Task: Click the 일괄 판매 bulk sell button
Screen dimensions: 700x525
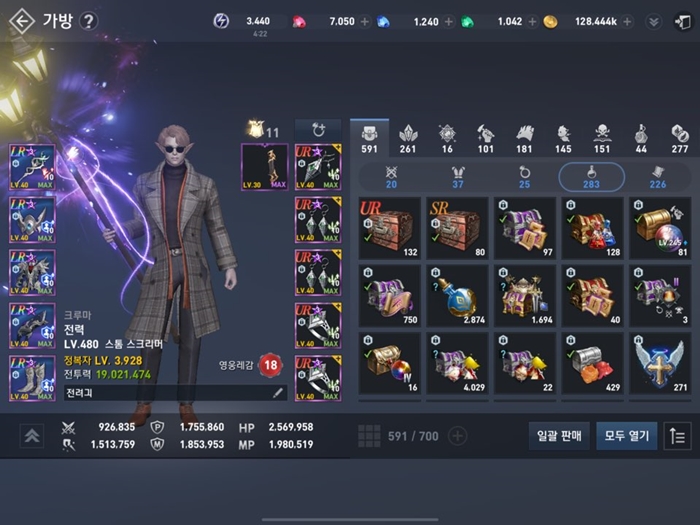Action: click(558, 435)
